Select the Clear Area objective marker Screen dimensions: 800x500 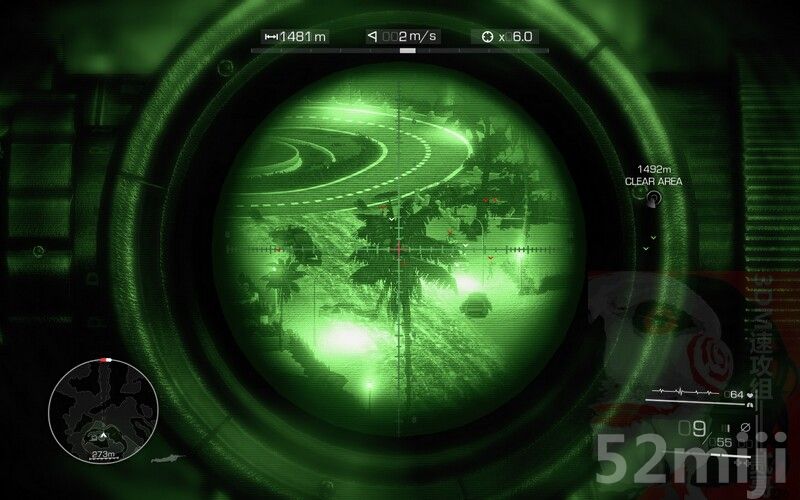tap(652, 199)
